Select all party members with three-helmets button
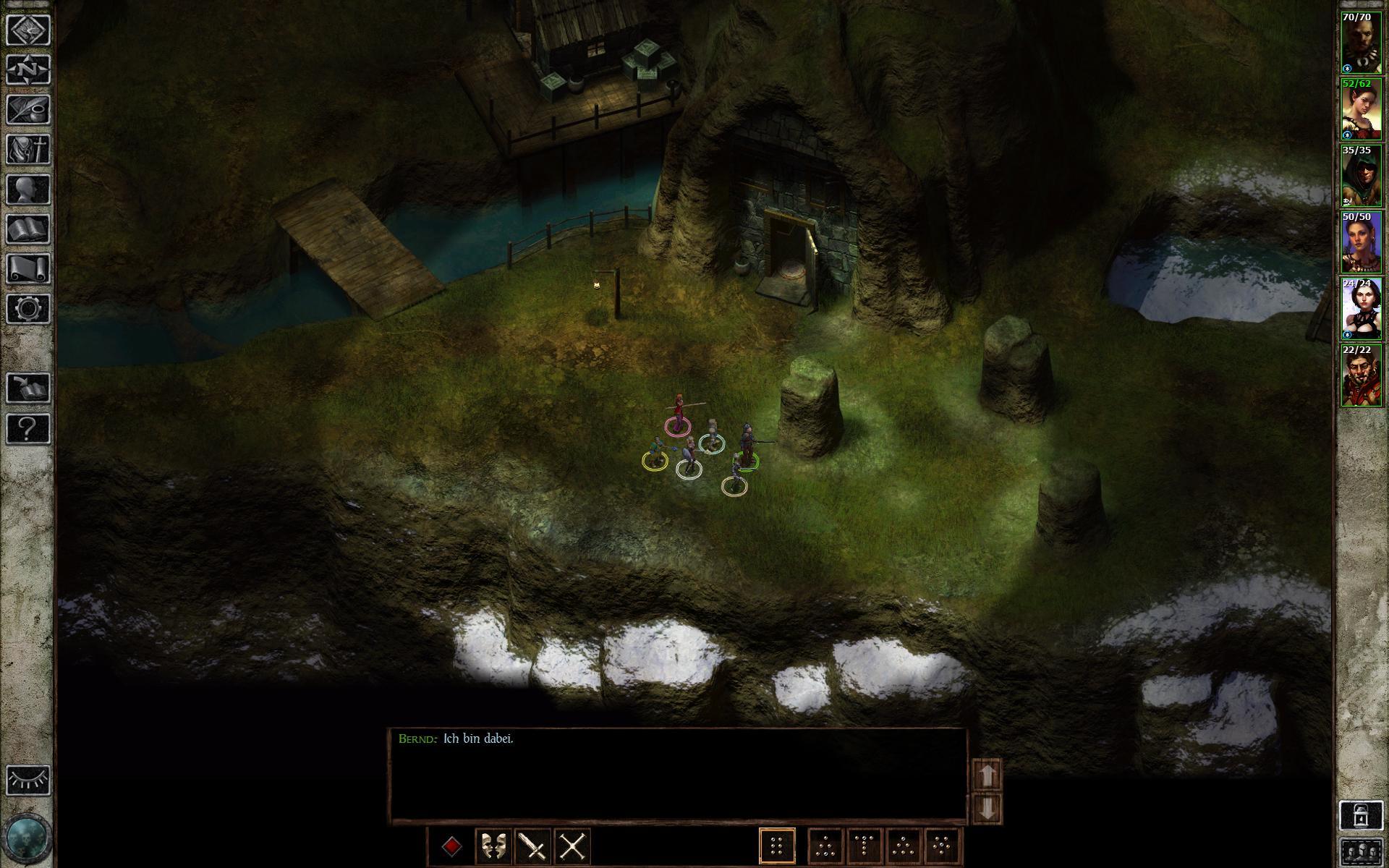This screenshot has height=868, width=1389. [1361, 852]
